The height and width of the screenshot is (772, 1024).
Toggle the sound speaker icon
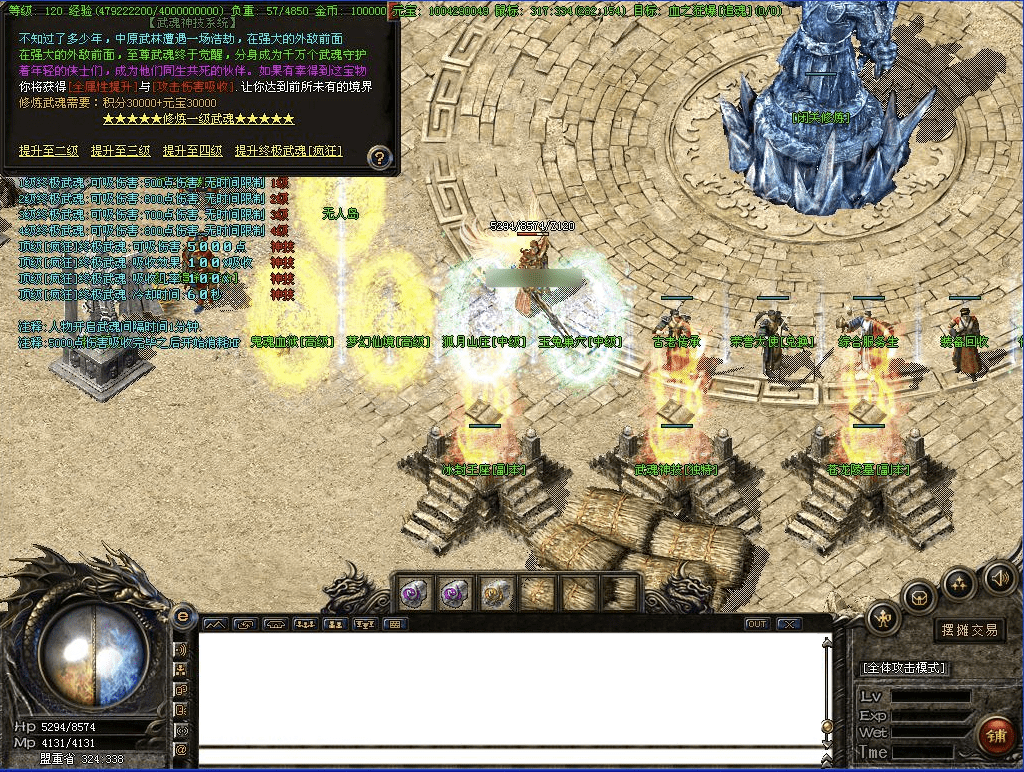[999, 578]
